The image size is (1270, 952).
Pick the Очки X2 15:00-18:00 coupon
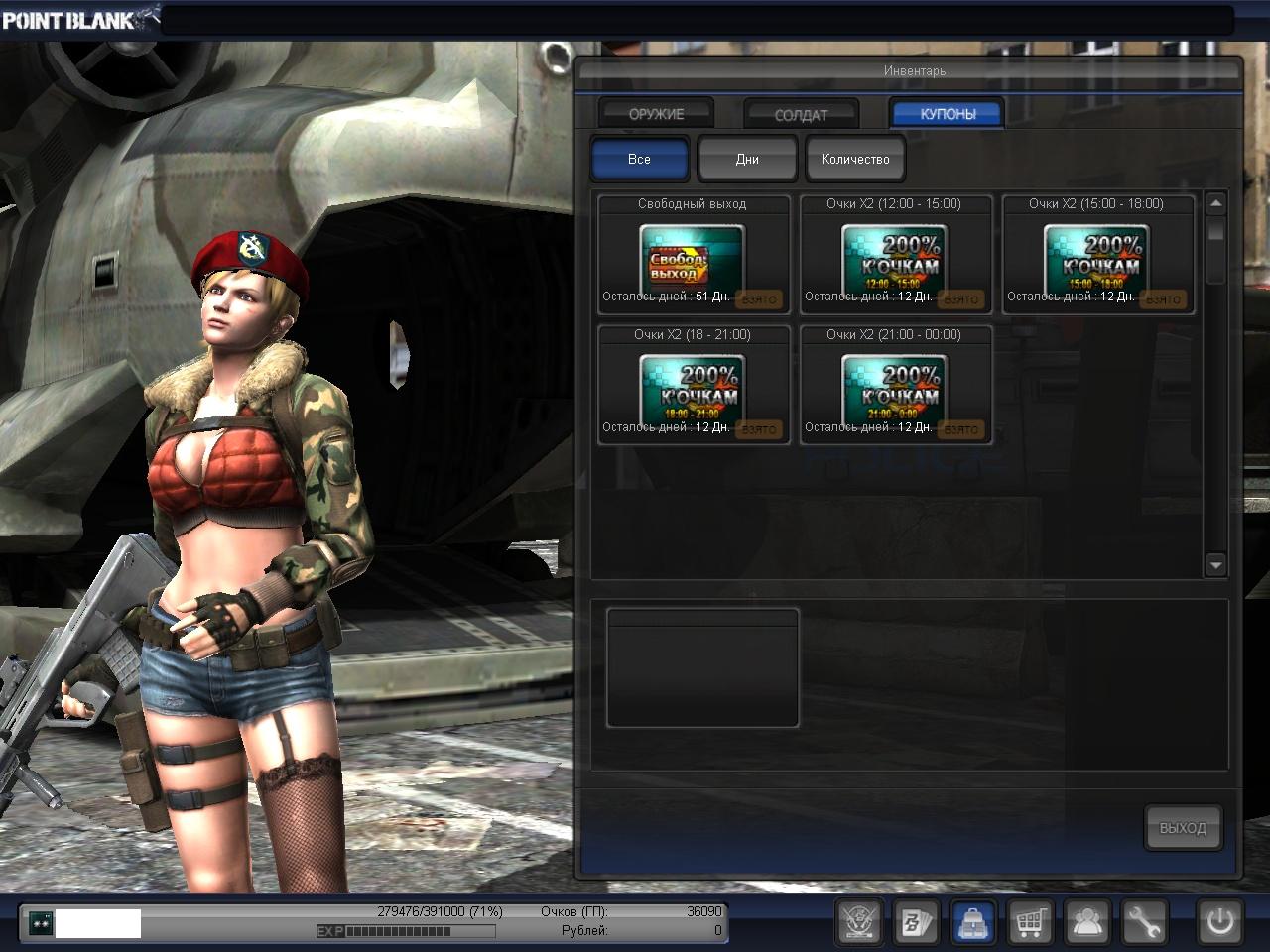(1097, 255)
